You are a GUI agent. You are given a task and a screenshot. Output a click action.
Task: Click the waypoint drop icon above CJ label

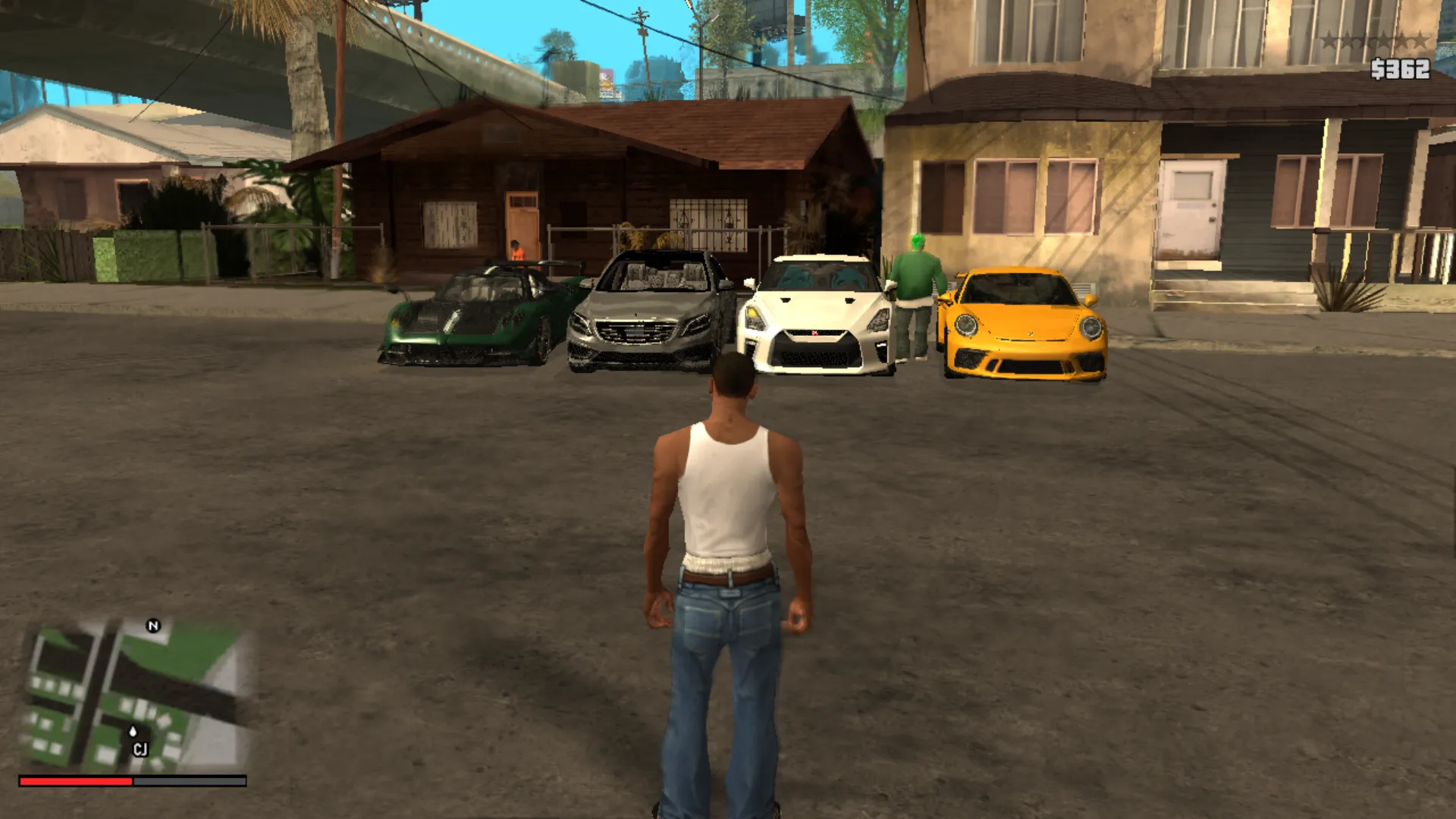coord(132,730)
